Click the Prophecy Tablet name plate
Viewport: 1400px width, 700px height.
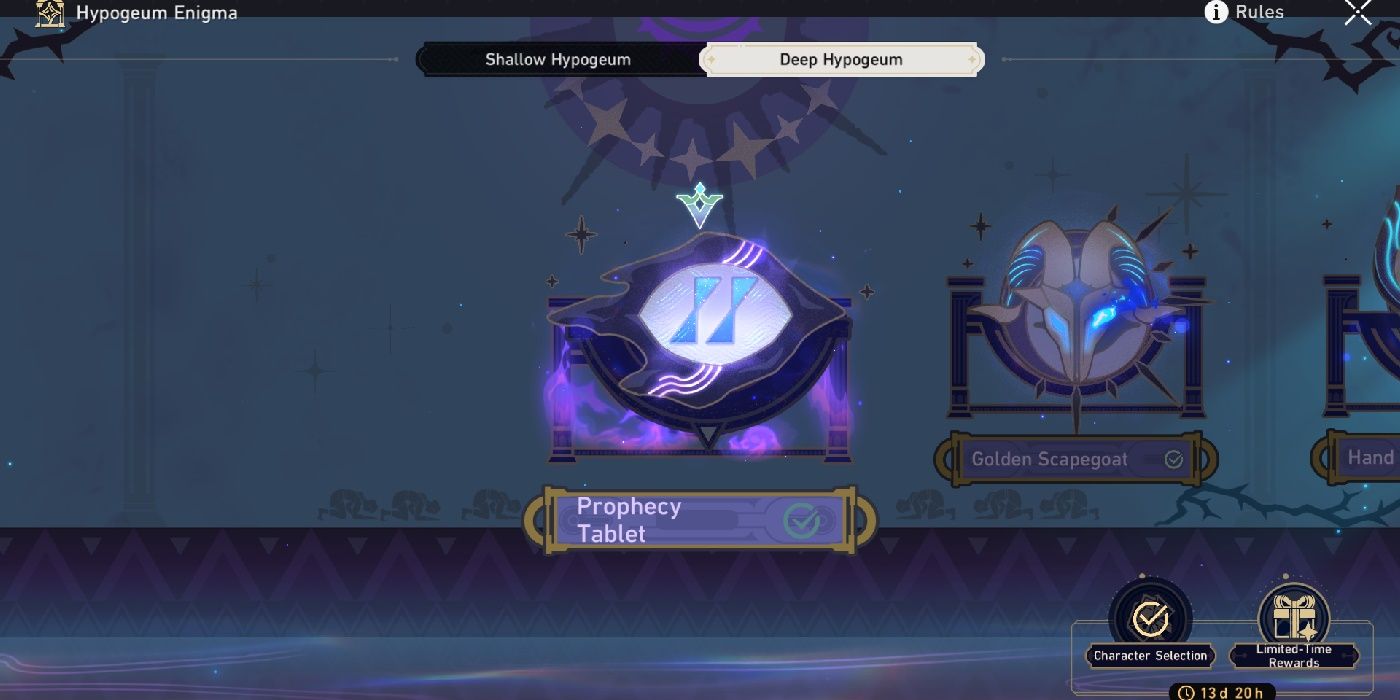700,520
